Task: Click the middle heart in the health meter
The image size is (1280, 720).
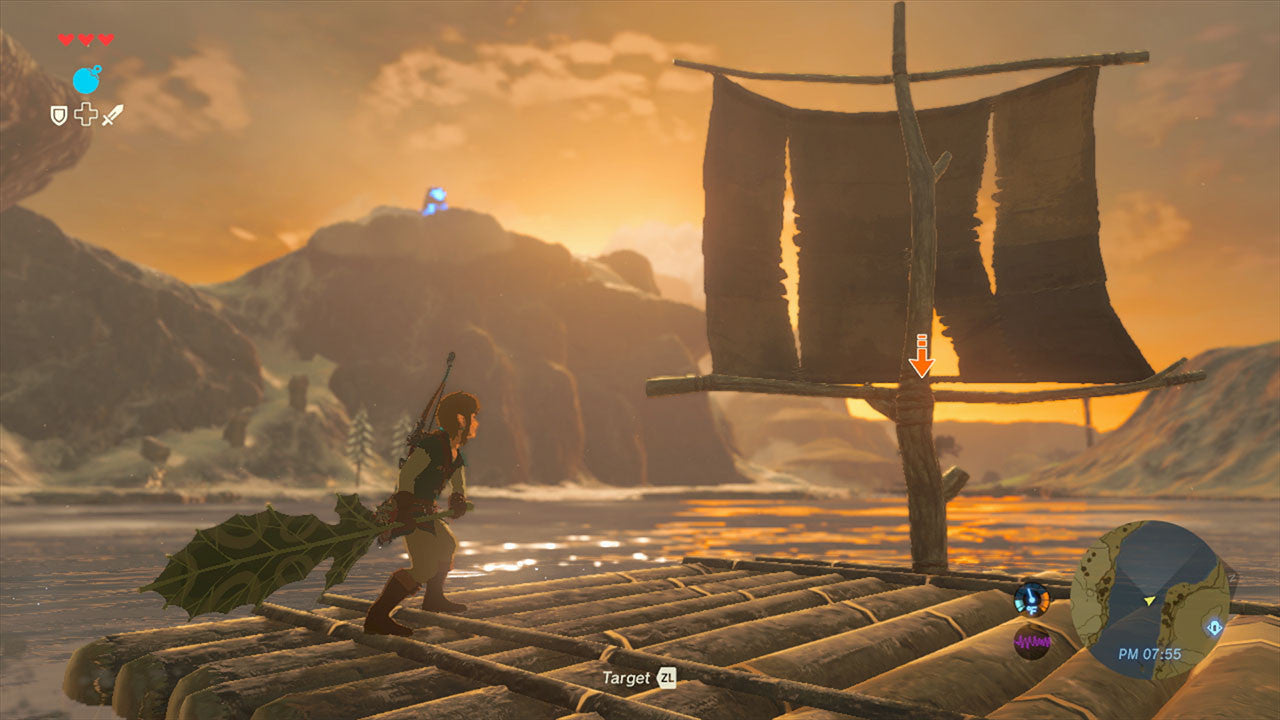Action: (x=85, y=40)
